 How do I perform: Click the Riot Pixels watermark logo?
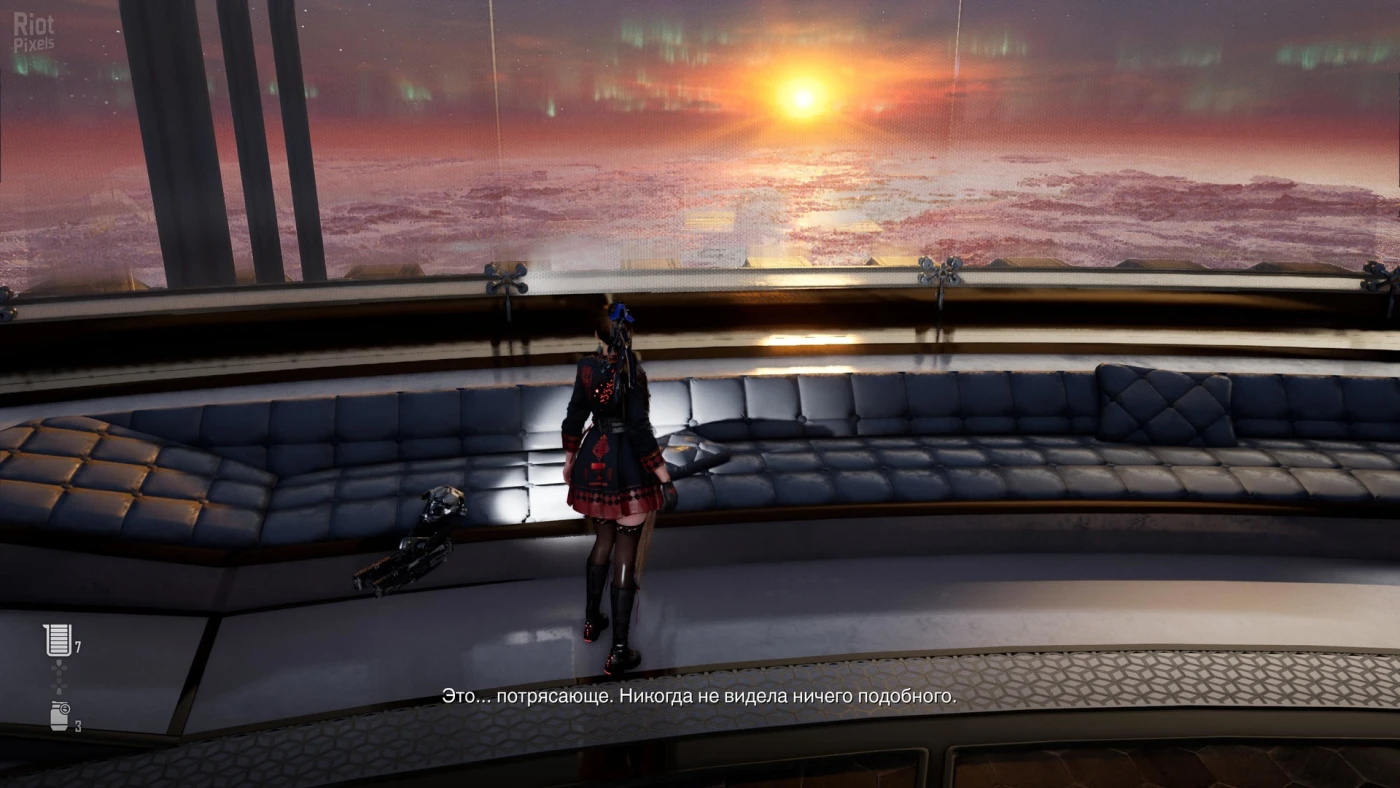tap(33, 30)
